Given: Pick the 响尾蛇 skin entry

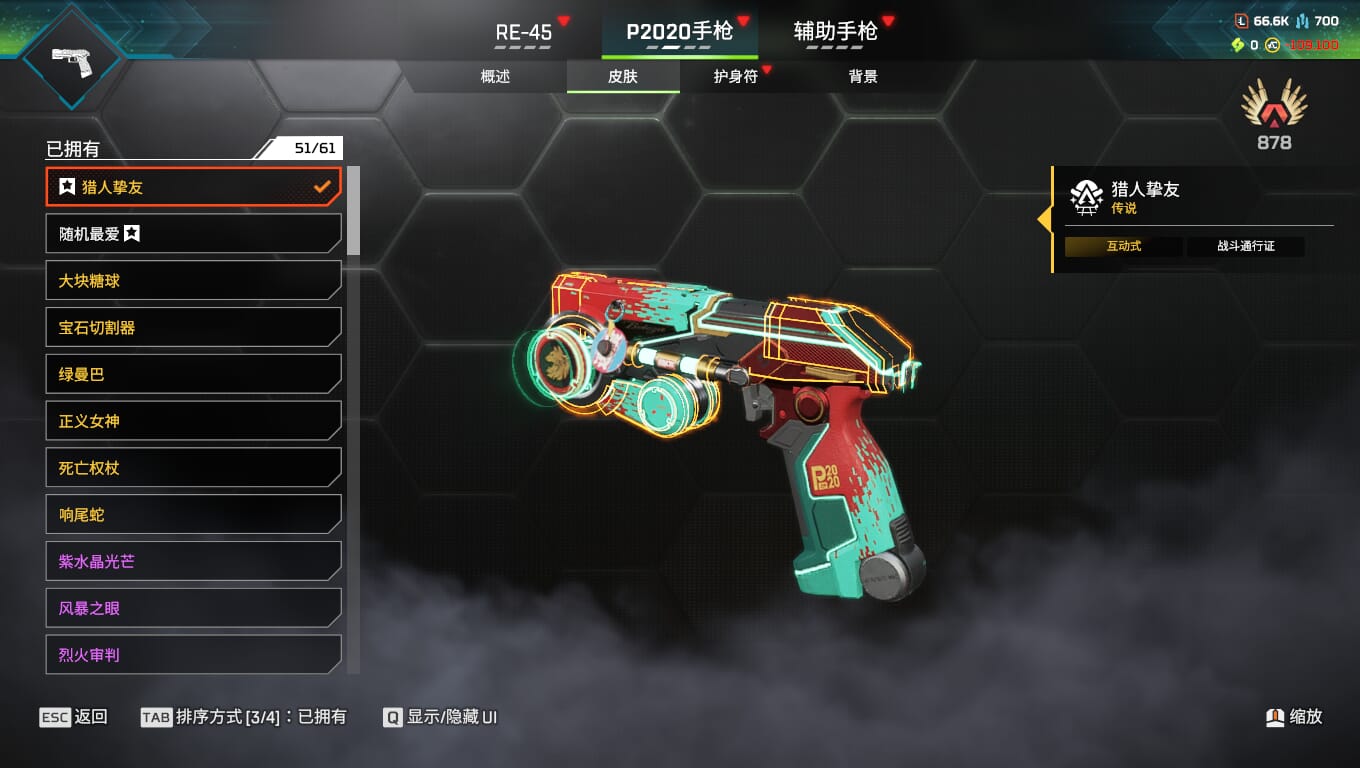Looking at the screenshot, I should pos(194,515).
